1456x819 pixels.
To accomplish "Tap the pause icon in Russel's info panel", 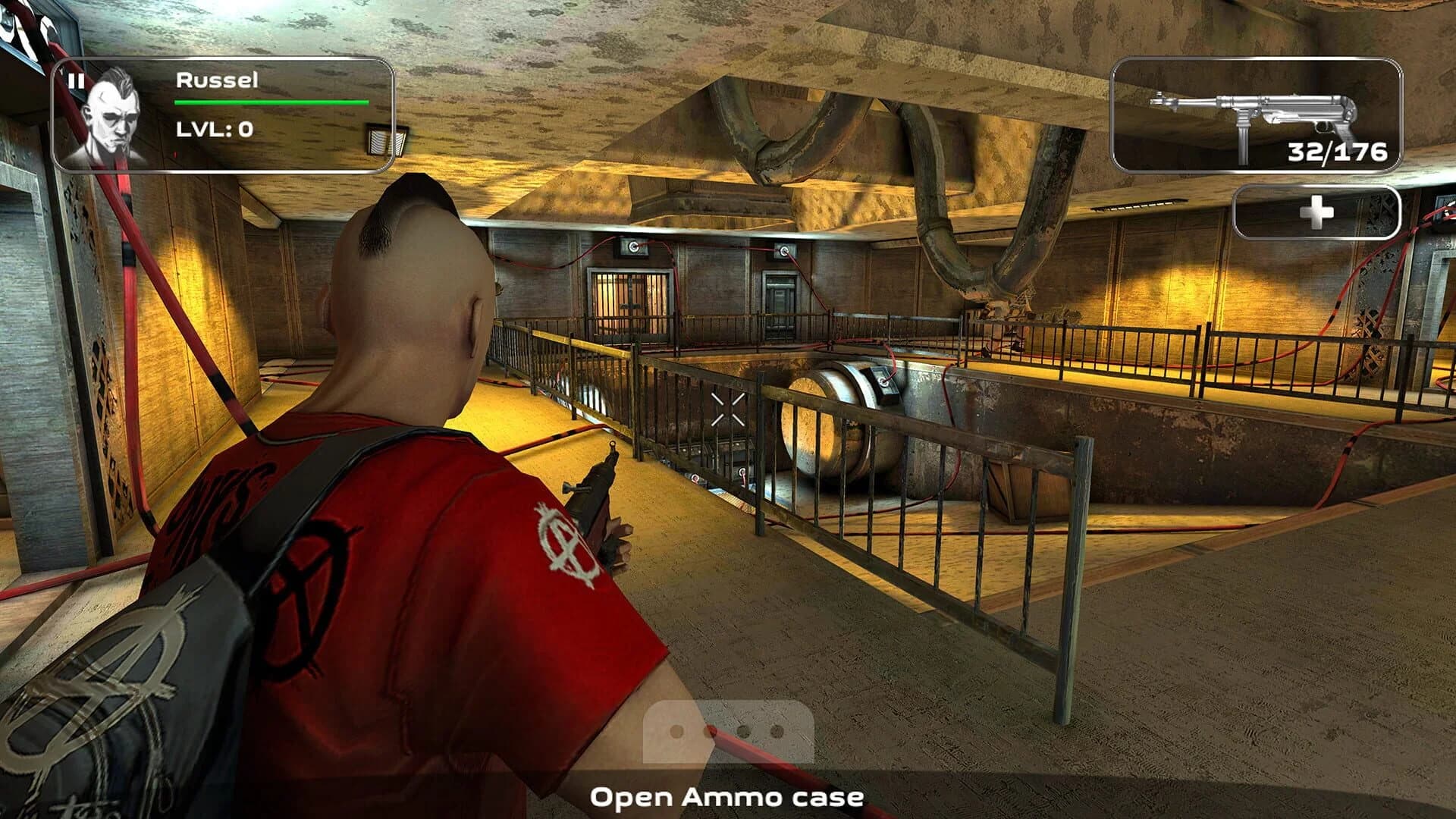I will coord(77,82).
